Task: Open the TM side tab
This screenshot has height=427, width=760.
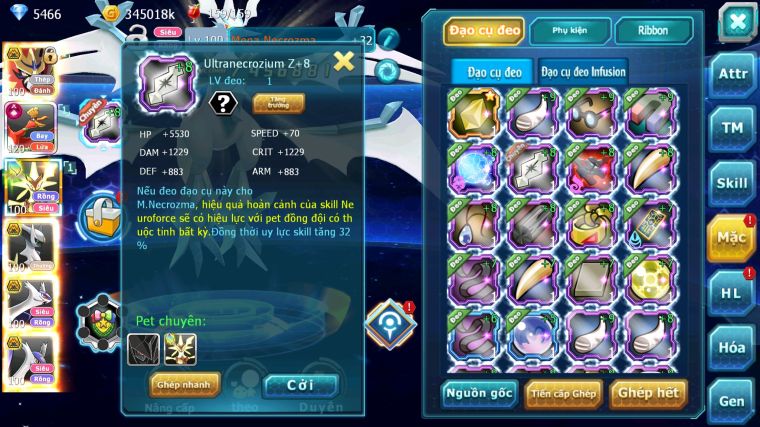Action: point(733,128)
